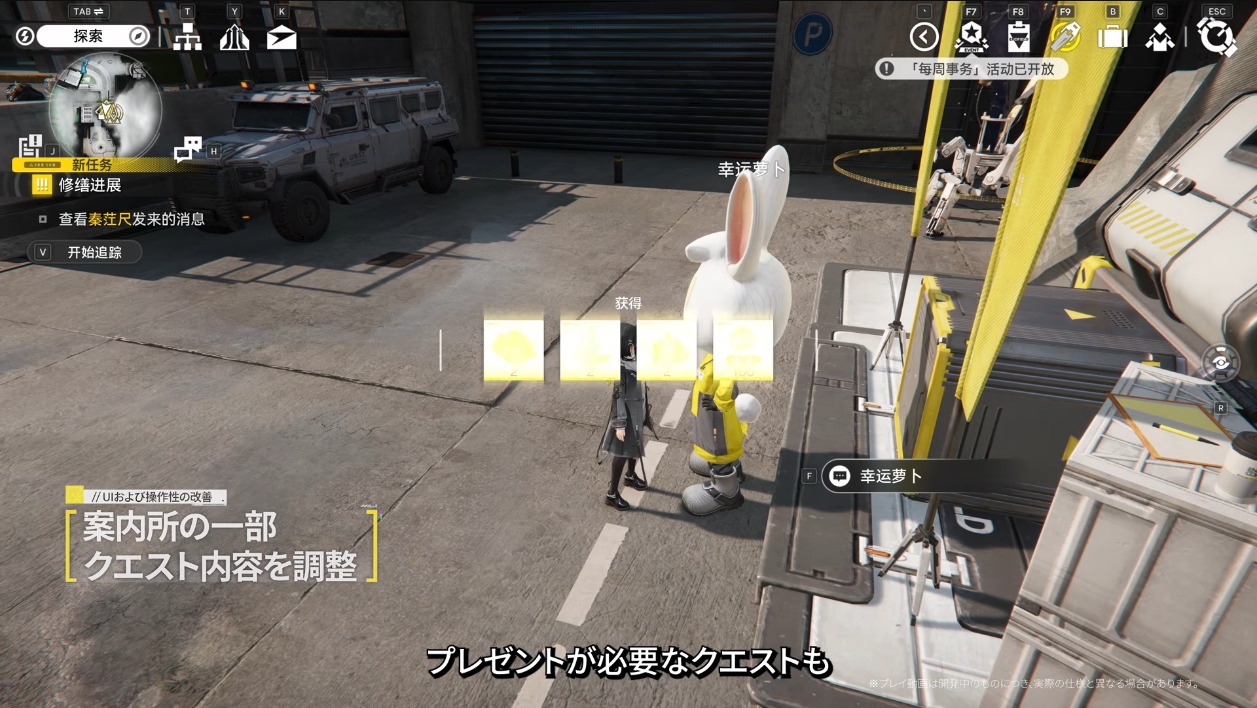Open the character team icon
The image size is (1257, 708).
[1159, 38]
